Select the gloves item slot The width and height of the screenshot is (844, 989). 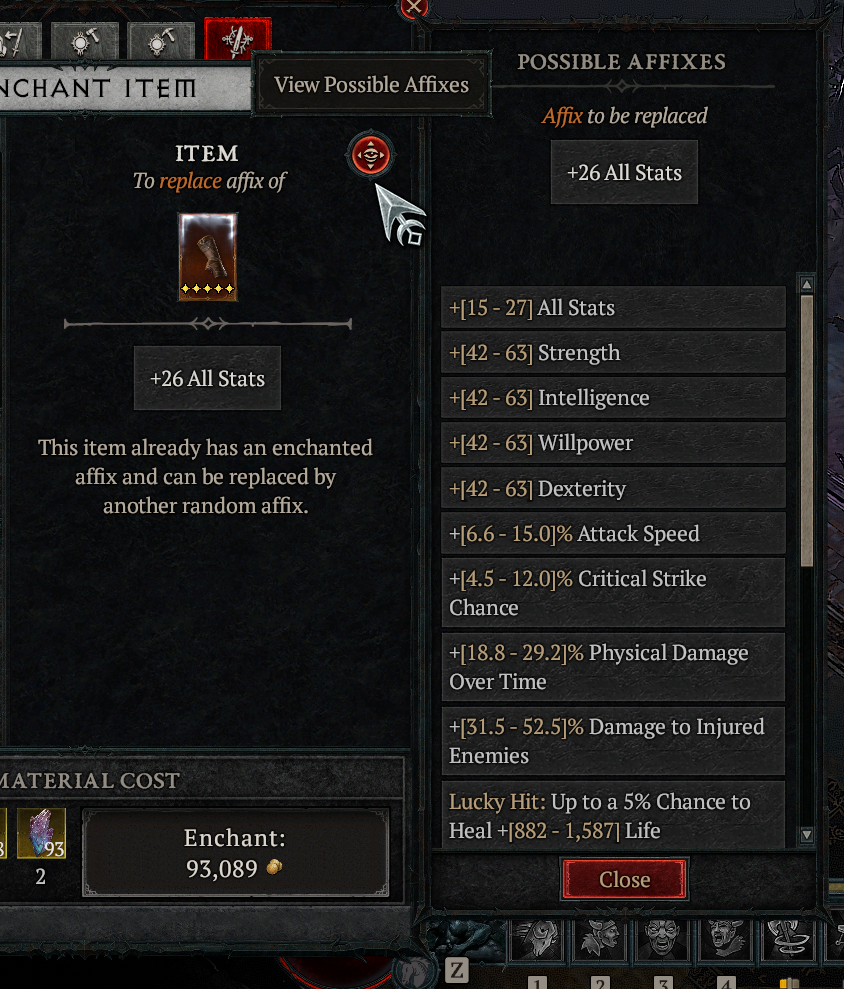click(208, 256)
